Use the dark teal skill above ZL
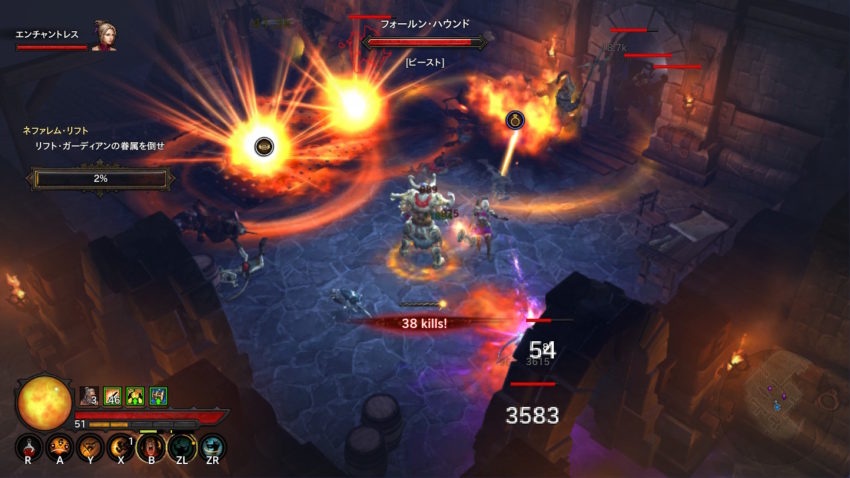This screenshot has height=478, width=850. pos(182,447)
